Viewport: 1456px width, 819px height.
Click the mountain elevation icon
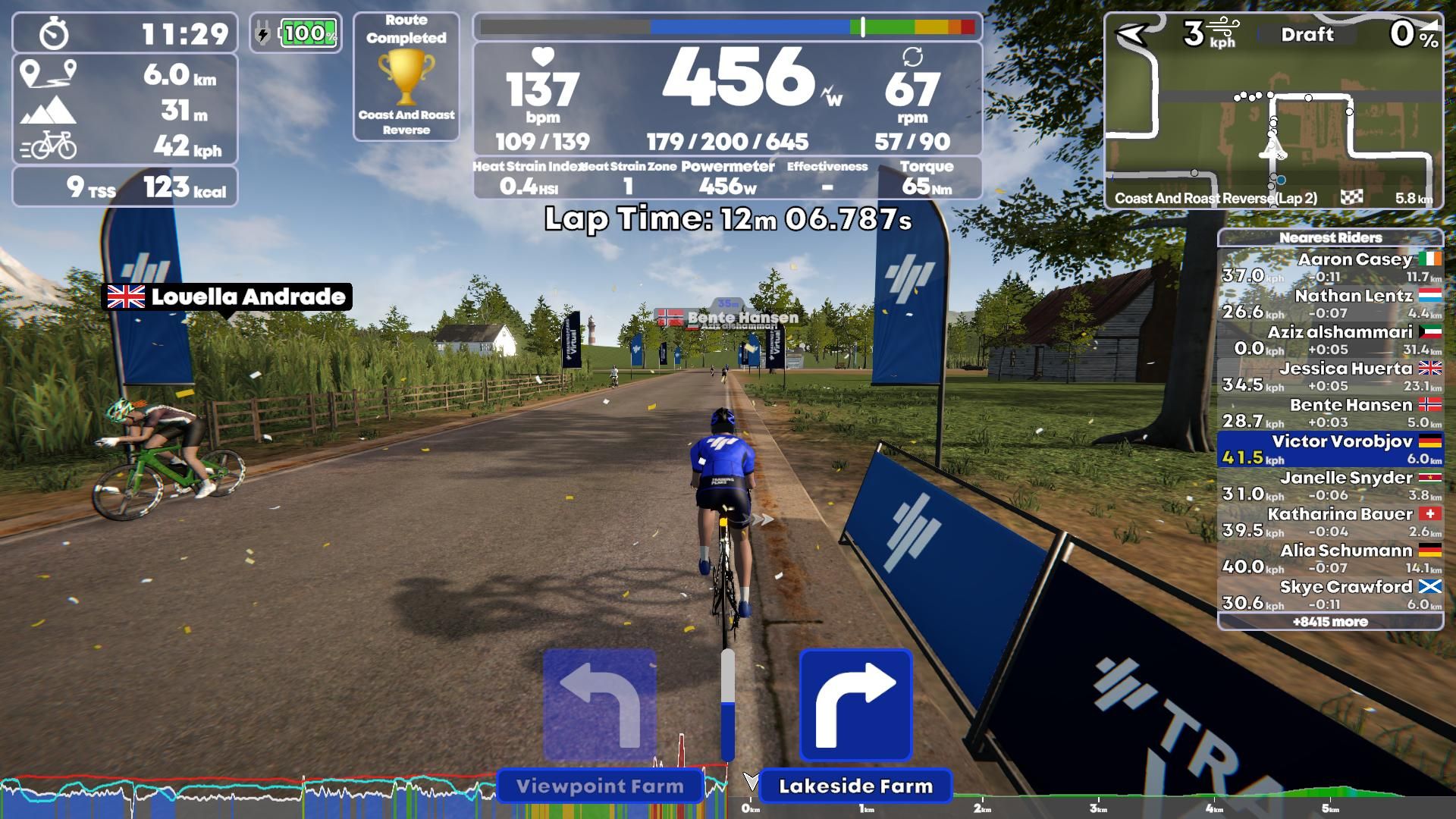tap(49, 111)
